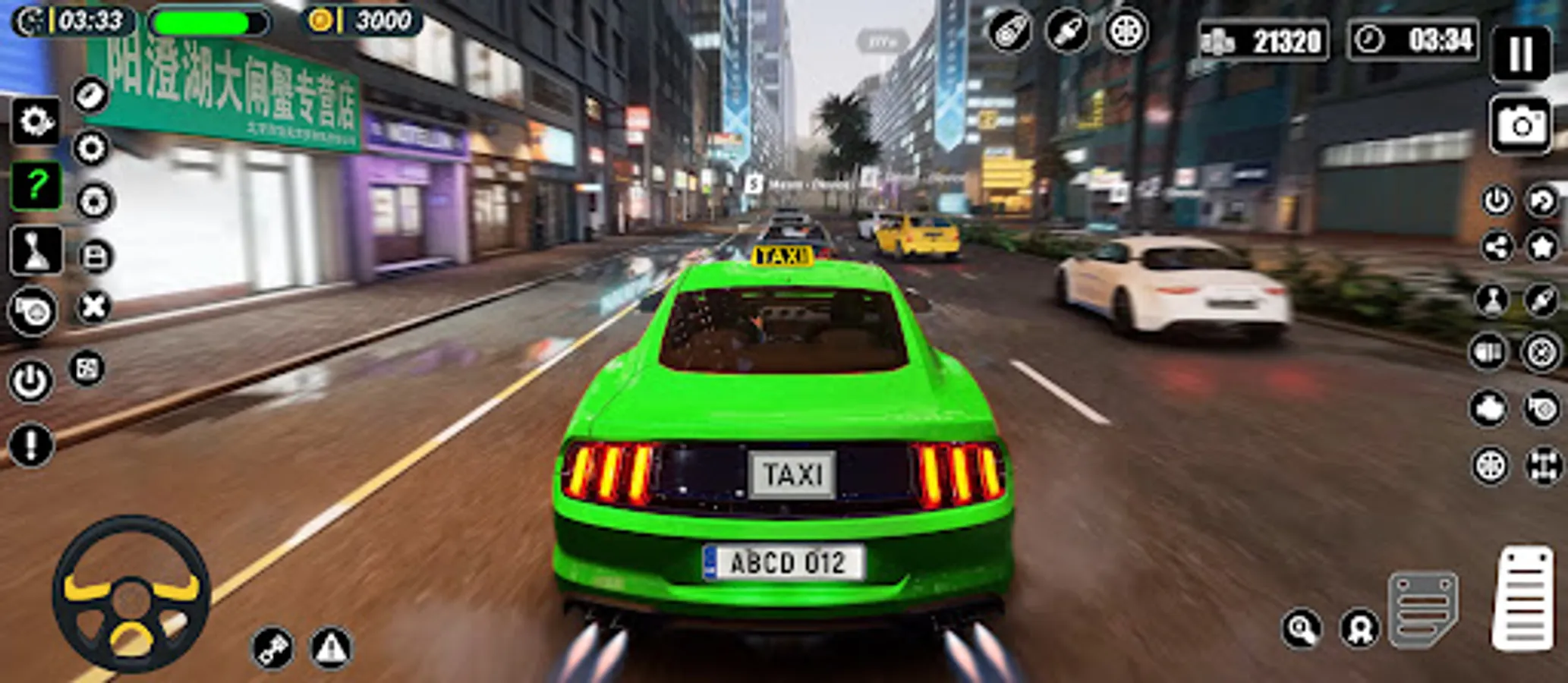Dismiss with the X cancel button
The width and height of the screenshot is (1568, 683).
point(91,307)
